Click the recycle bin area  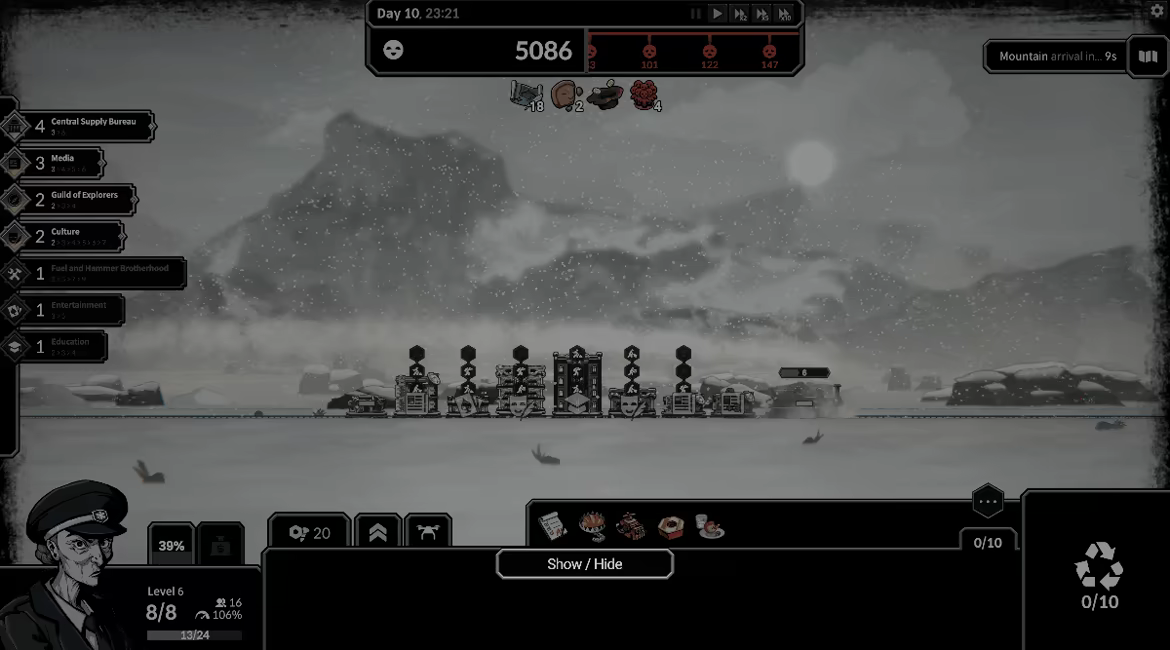click(x=1099, y=575)
